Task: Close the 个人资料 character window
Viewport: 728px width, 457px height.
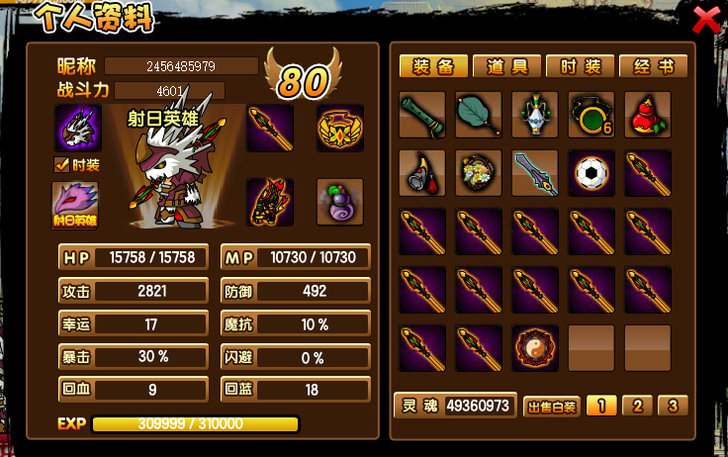Action: [x=704, y=17]
